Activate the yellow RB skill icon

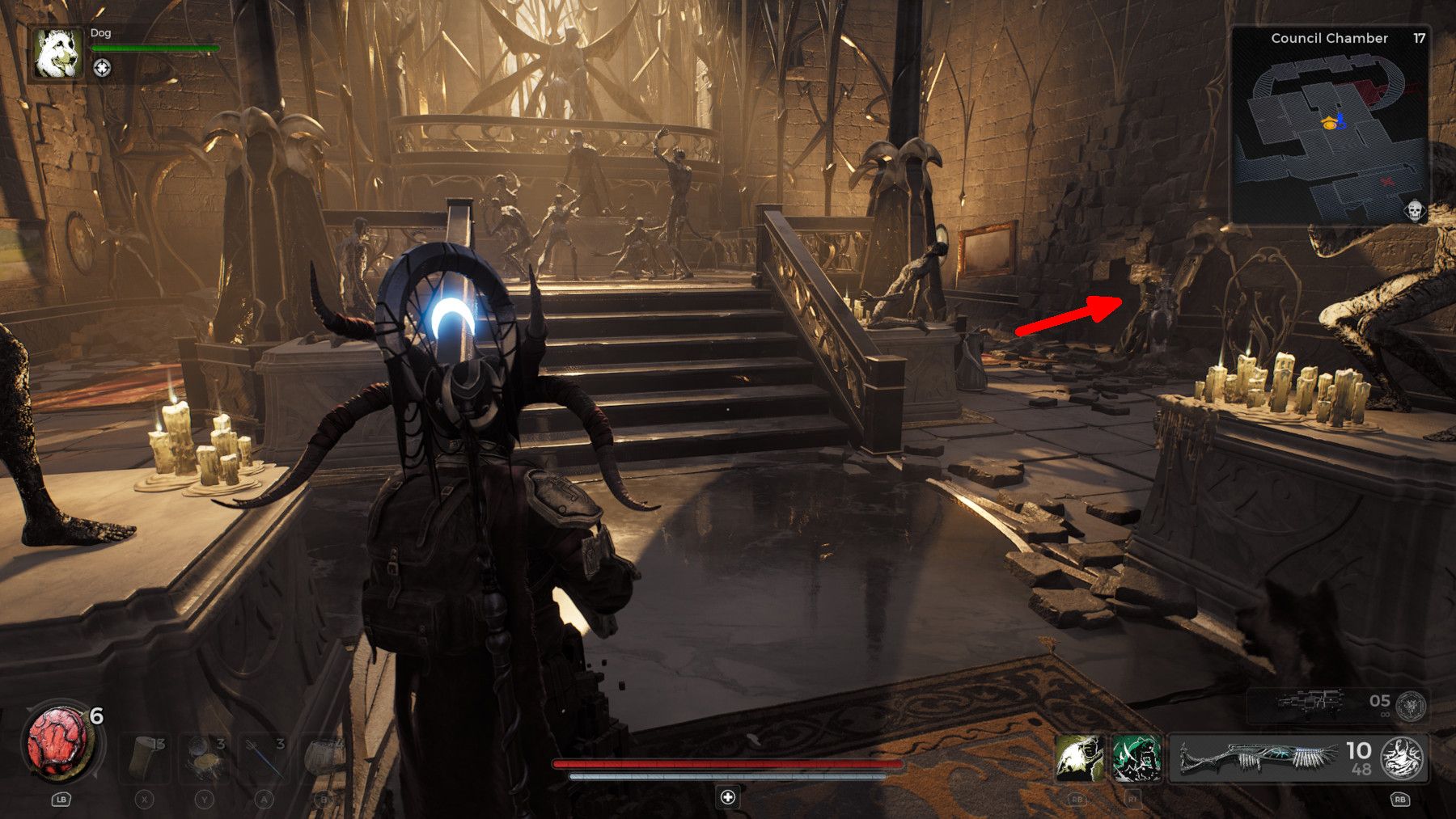pos(1081,758)
